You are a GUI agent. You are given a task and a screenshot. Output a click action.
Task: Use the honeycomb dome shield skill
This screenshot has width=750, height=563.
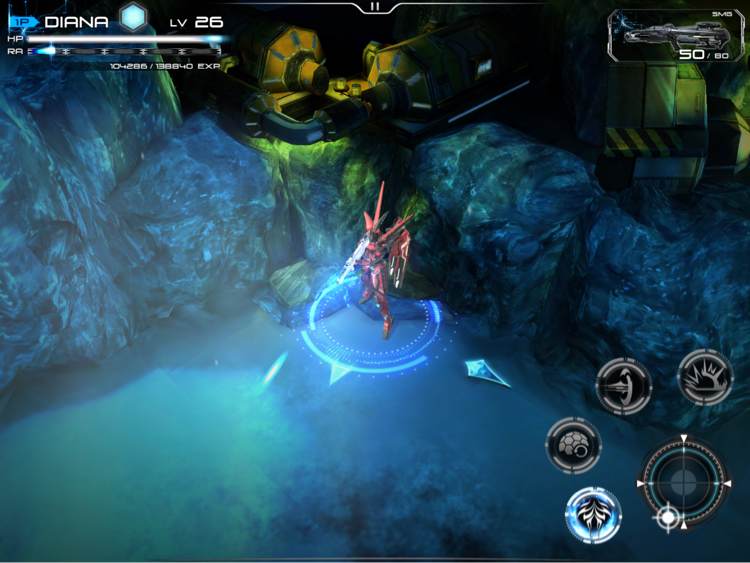(x=573, y=445)
